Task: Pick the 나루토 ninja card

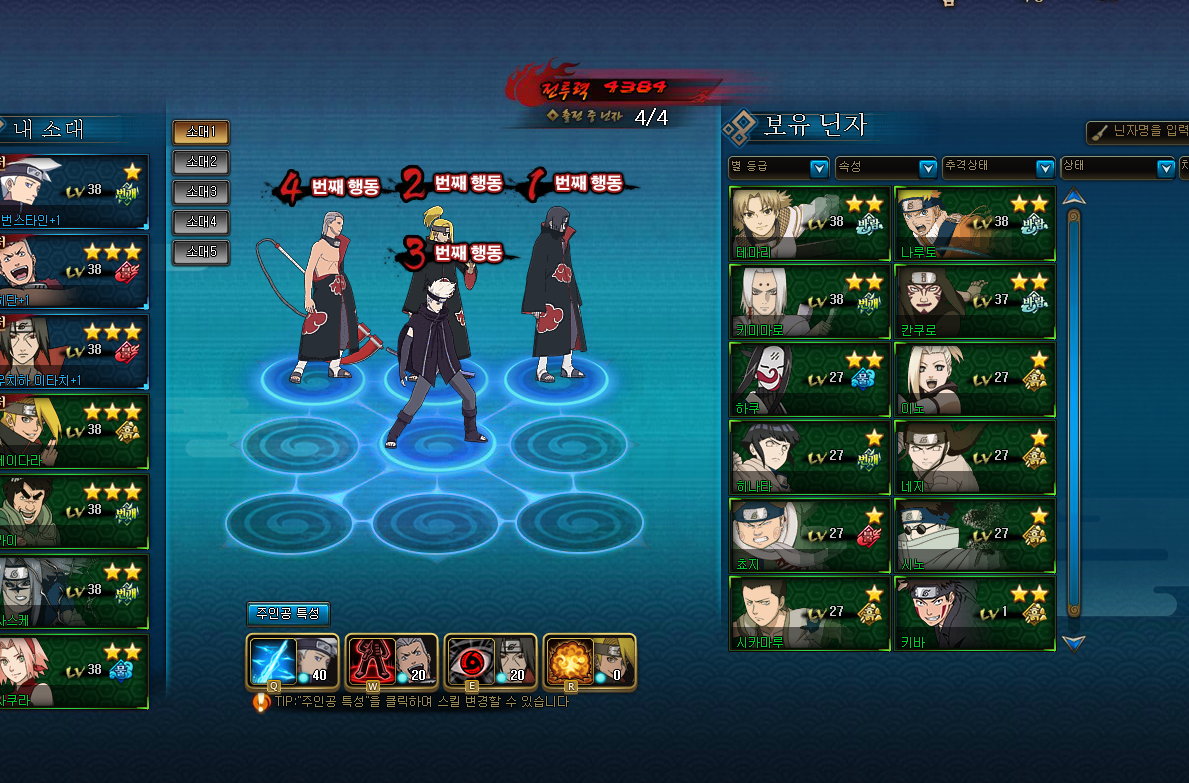Action: coord(974,224)
